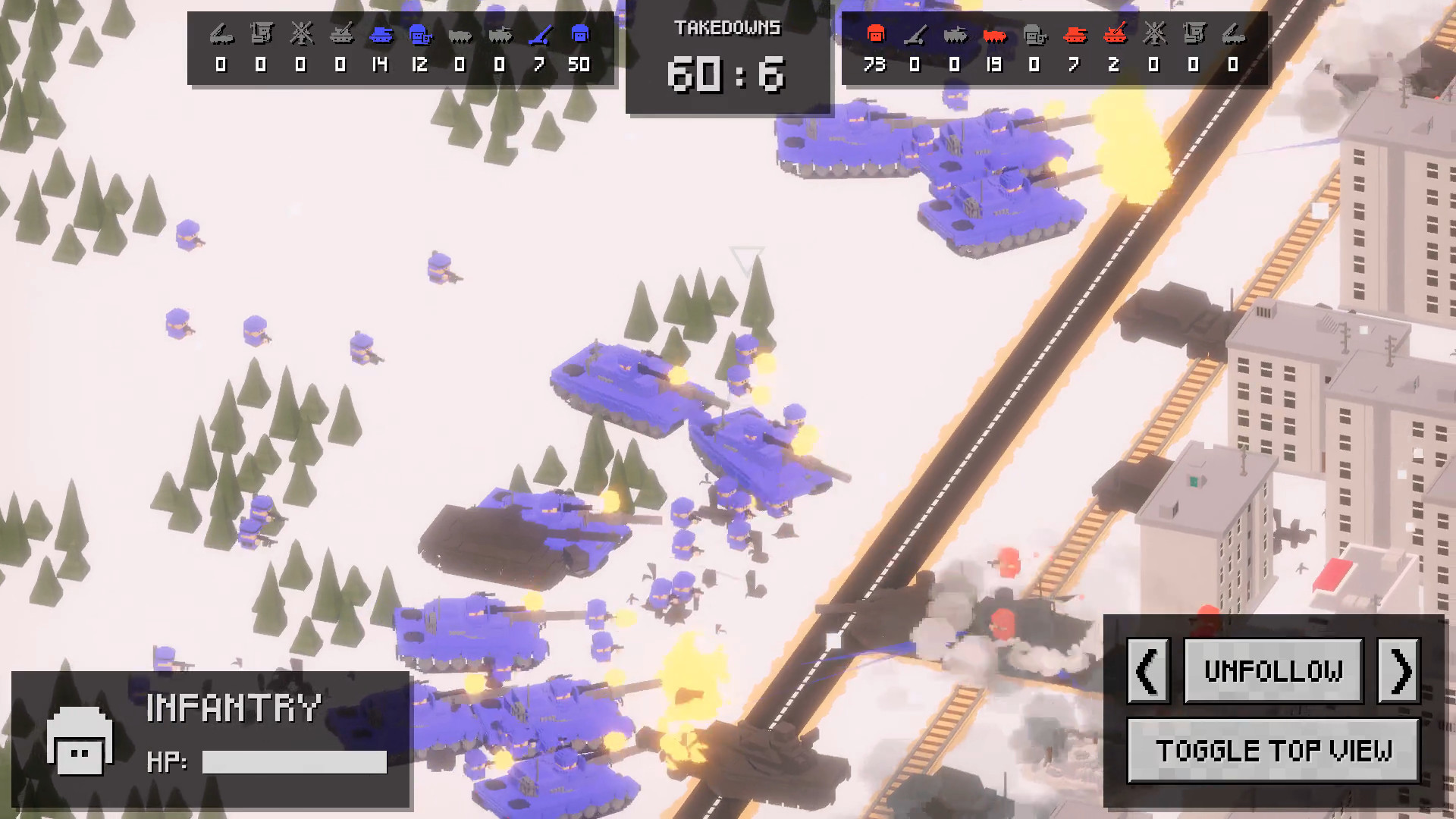Select the red artillery tank icon showing 2
This screenshot has height=819, width=1456.
1116,34
